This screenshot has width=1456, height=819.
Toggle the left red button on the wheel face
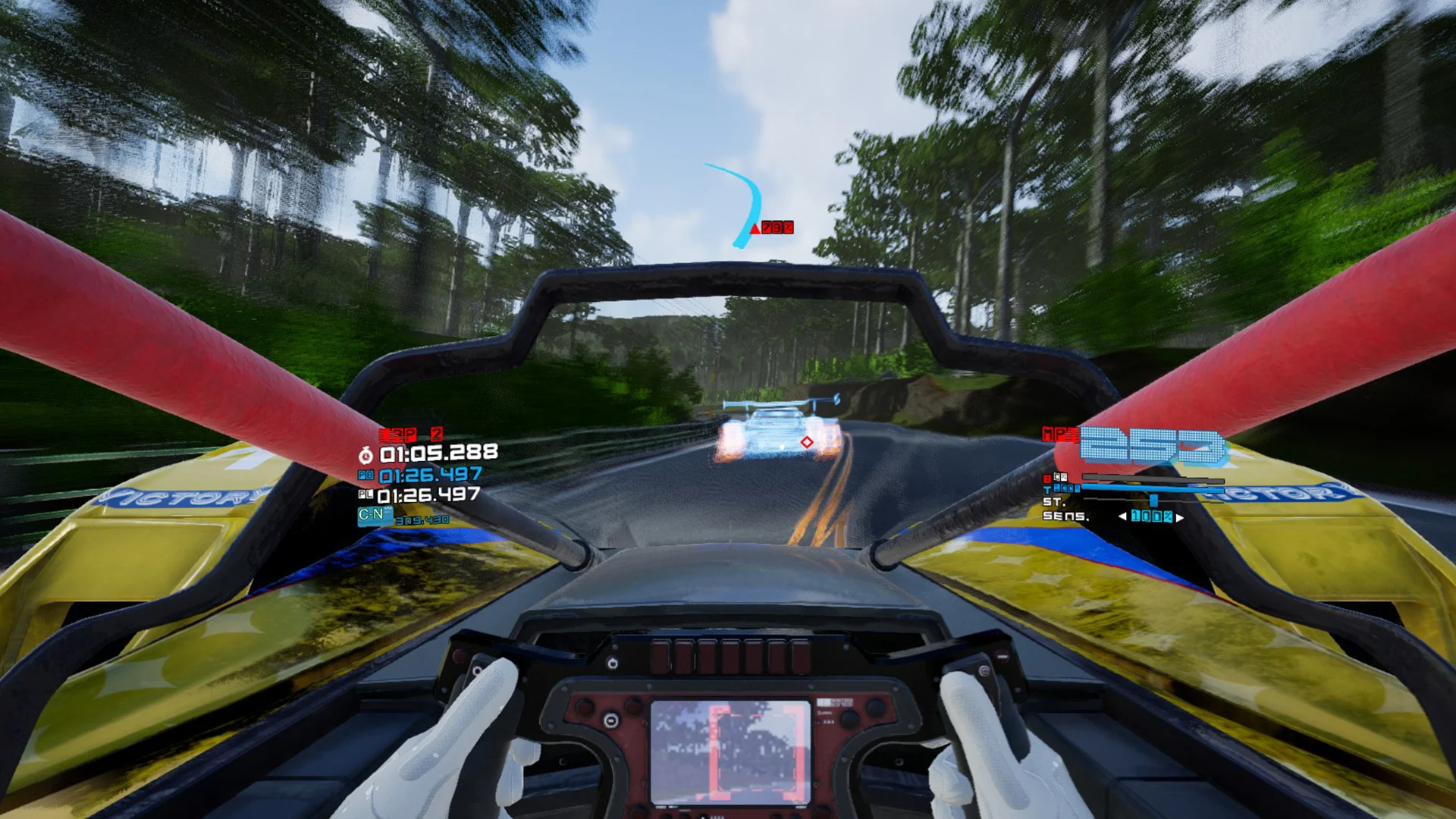point(583,708)
